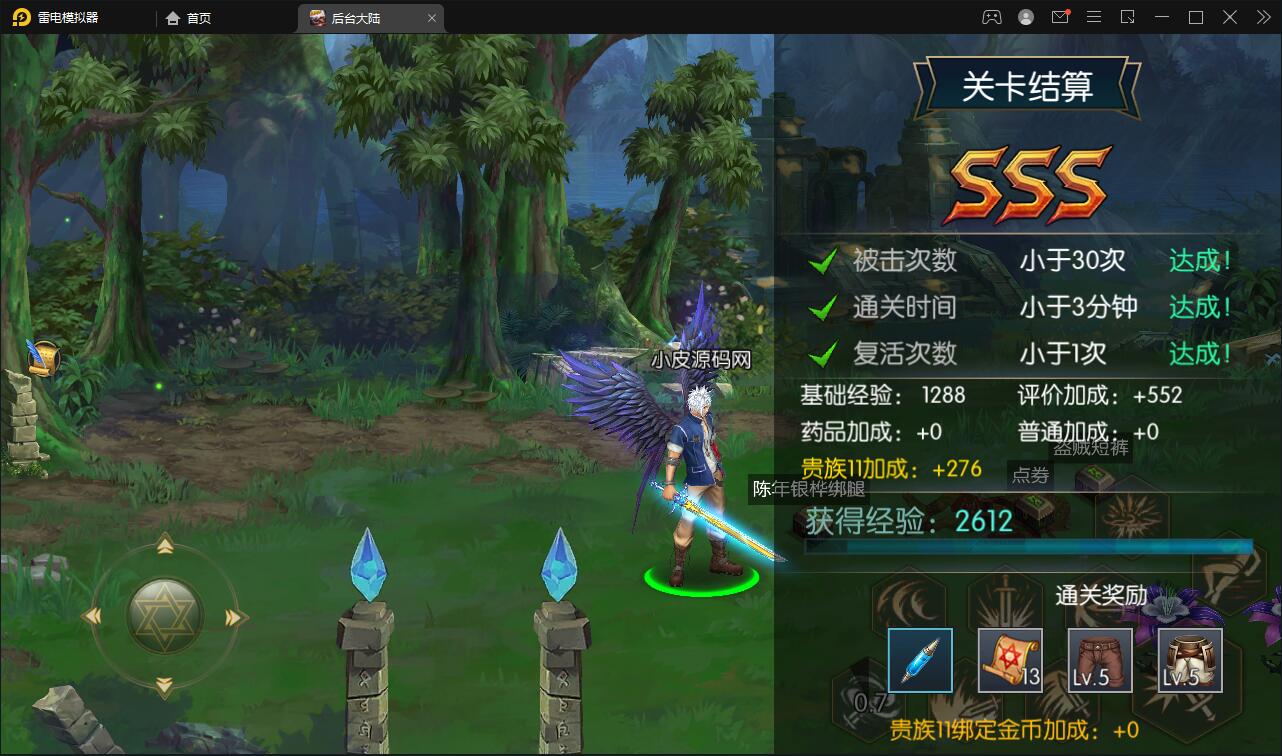The width and height of the screenshot is (1282, 756).
Task: Select the blue quill reward item
Action: coord(919,660)
